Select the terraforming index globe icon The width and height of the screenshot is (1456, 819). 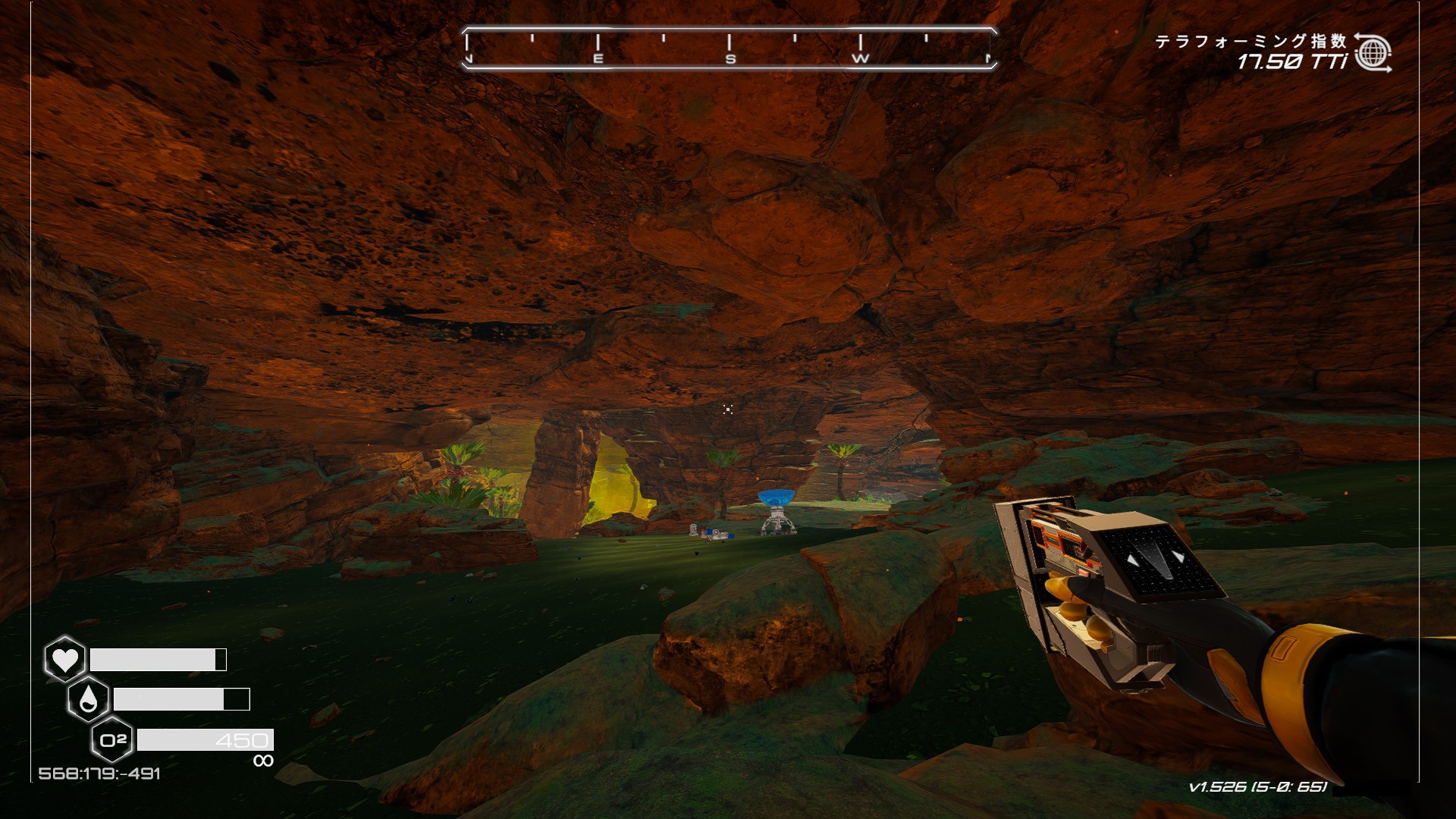tap(1373, 53)
